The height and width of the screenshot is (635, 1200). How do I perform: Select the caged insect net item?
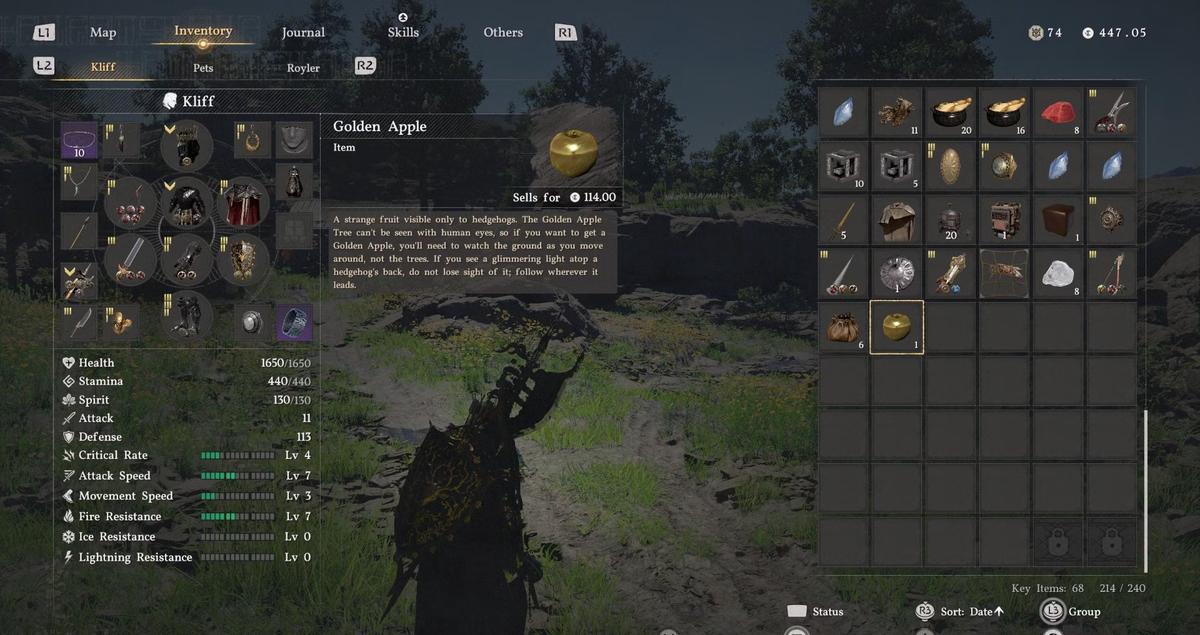pos(1003,273)
